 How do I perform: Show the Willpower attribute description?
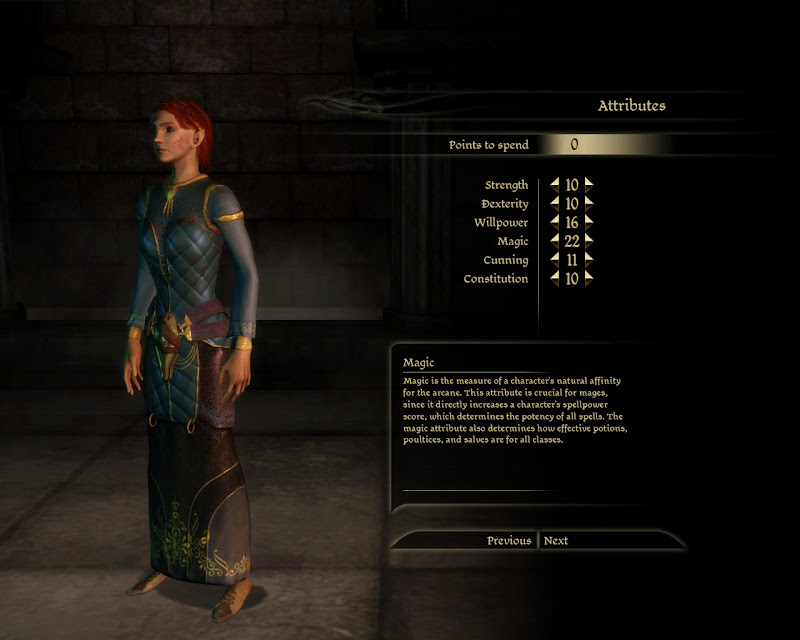click(x=501, y=223)
